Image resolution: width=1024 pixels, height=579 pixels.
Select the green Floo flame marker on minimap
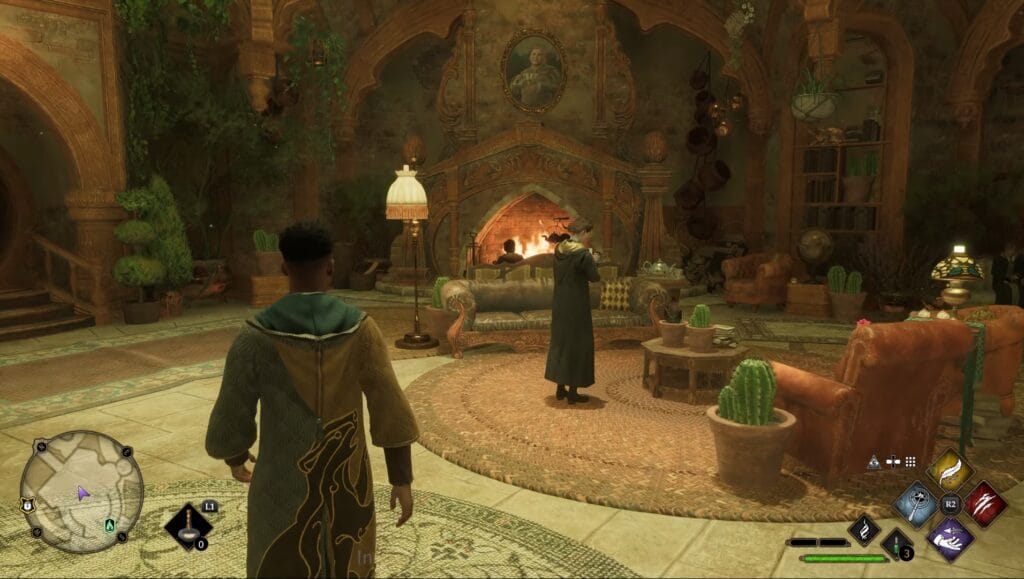coord(108,525)
